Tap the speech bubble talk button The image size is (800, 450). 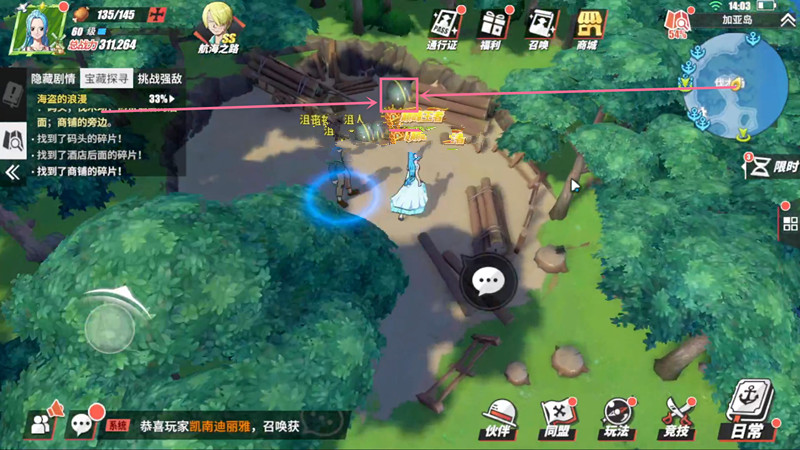click(488, 281)
